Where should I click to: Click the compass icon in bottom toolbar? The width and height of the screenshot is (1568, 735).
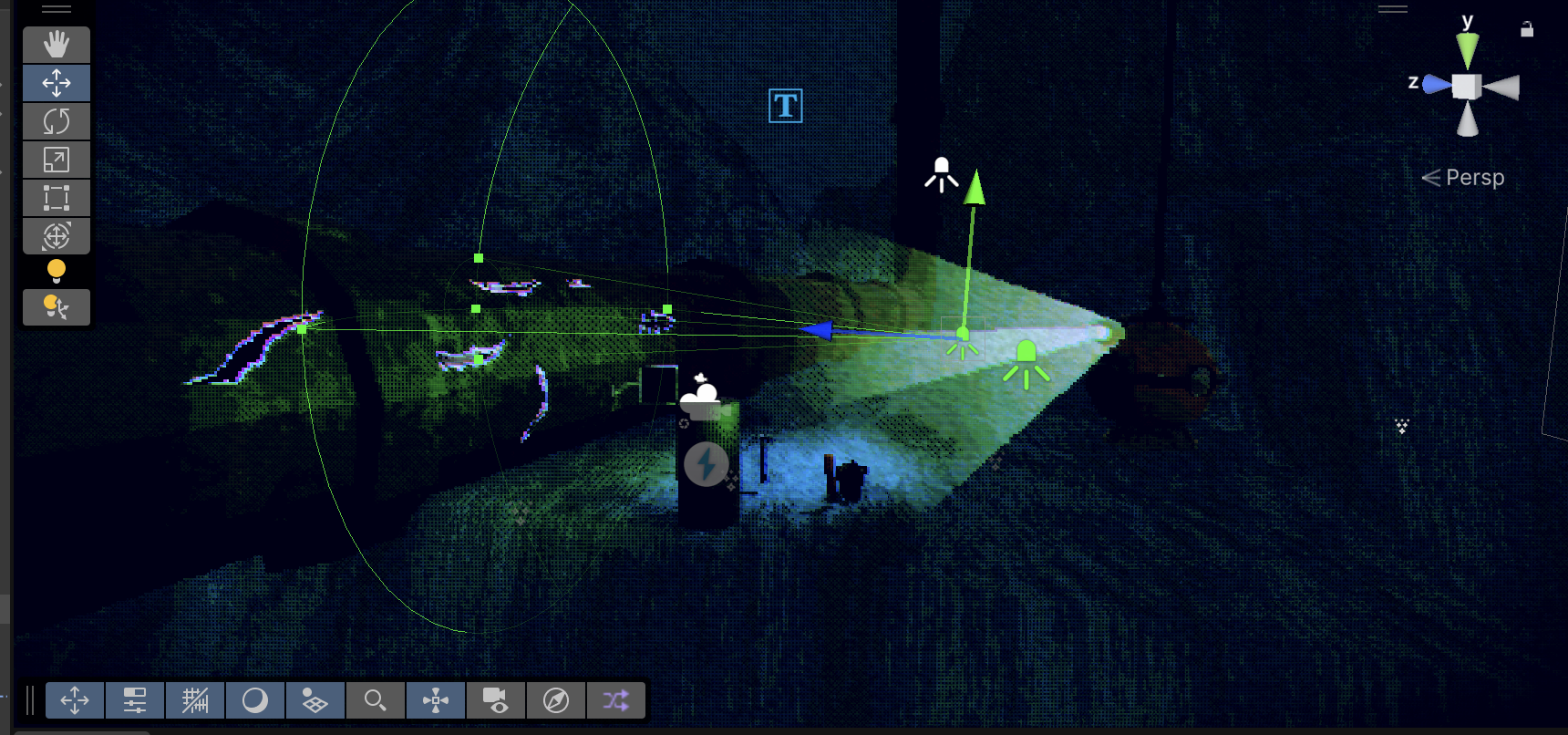tap(555, 700)
